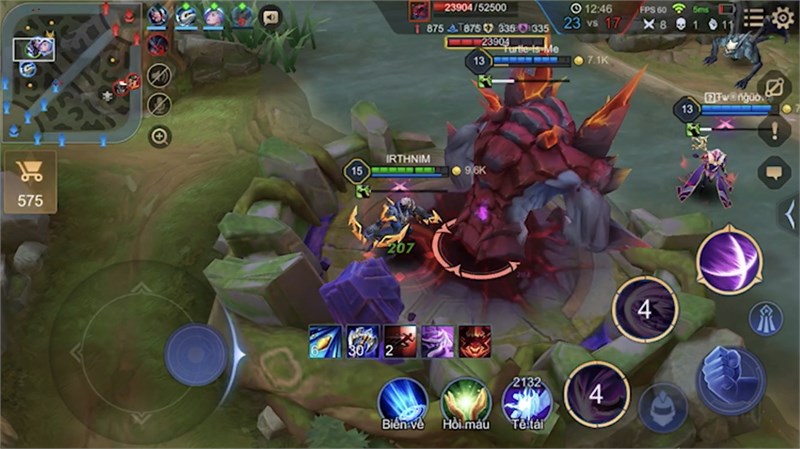This screenshot has width=800, height=449.
Task: Click the magnifier minimap zoom button
Action: pos(159,136)
